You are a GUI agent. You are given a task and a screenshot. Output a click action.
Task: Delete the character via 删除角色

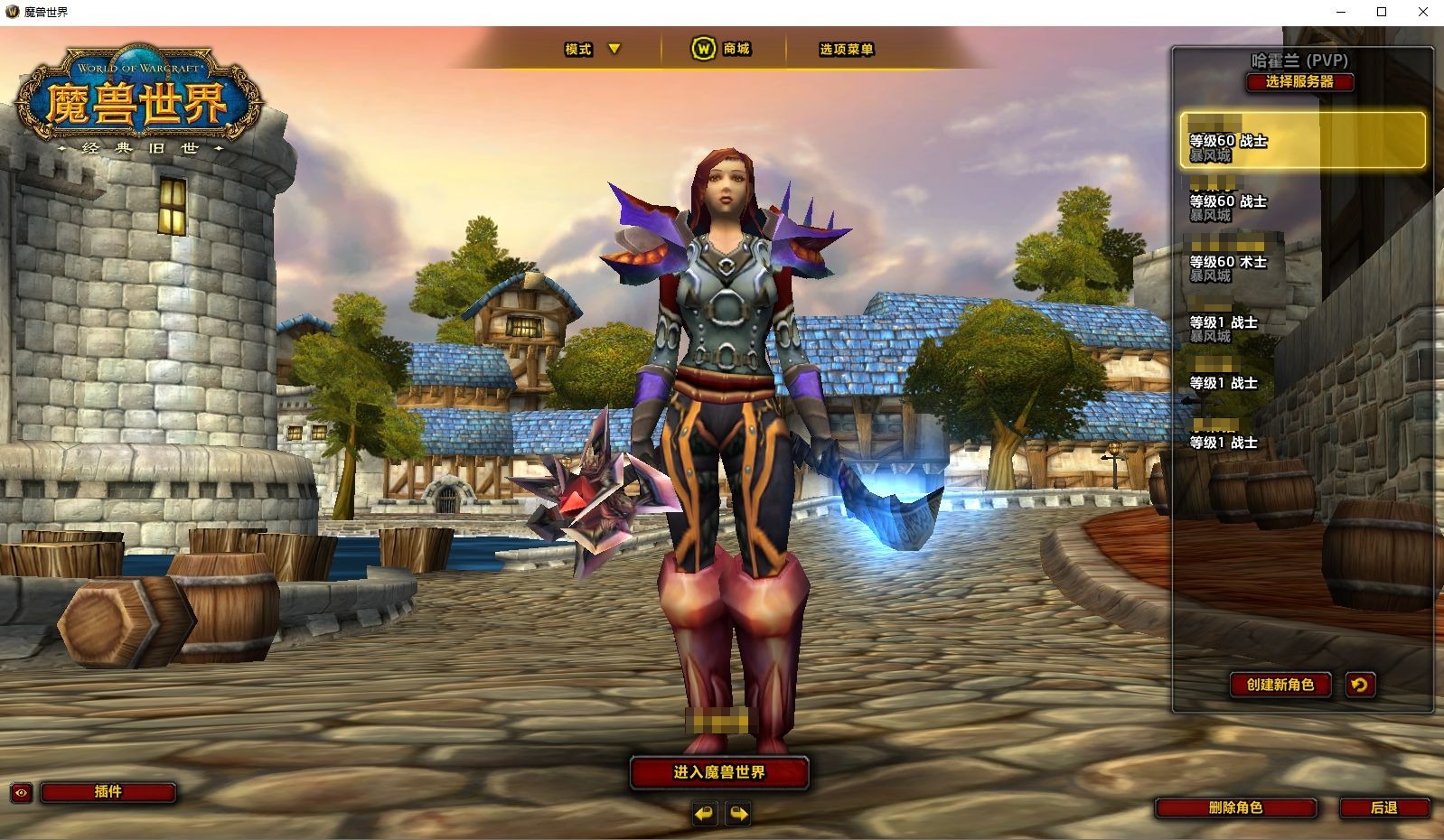pos(1235,807)
